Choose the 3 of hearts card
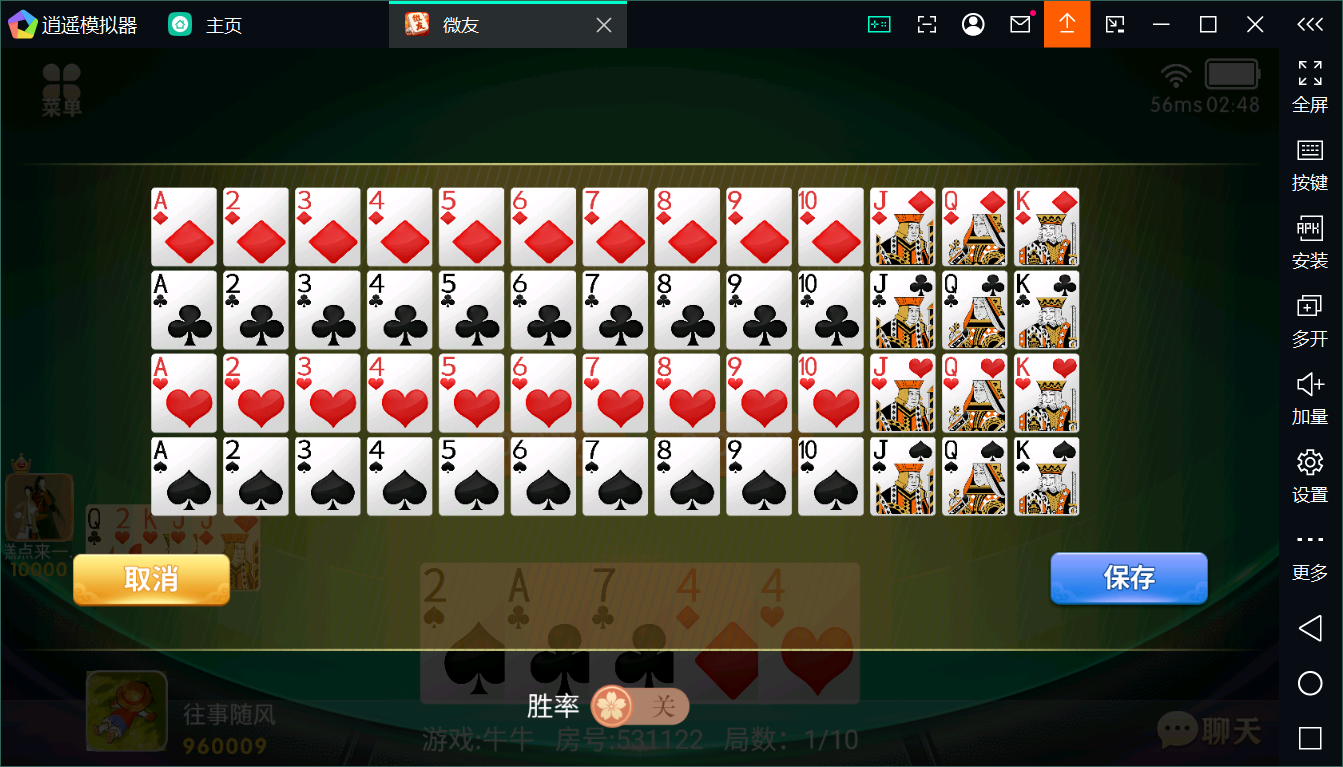The image size is (1343, 767). pyautogui.click(x=328, y=393)
